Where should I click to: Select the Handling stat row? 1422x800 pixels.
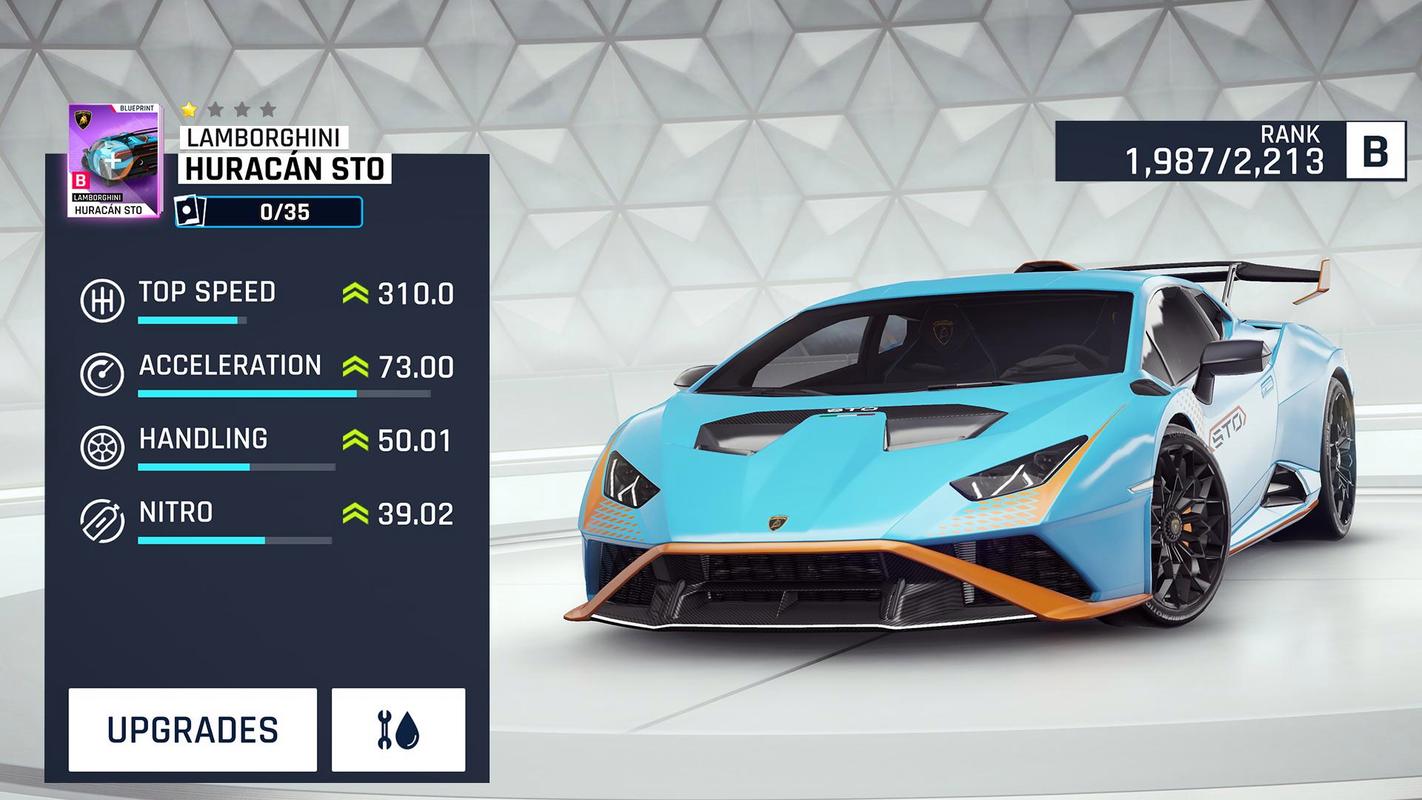(266, 445)
